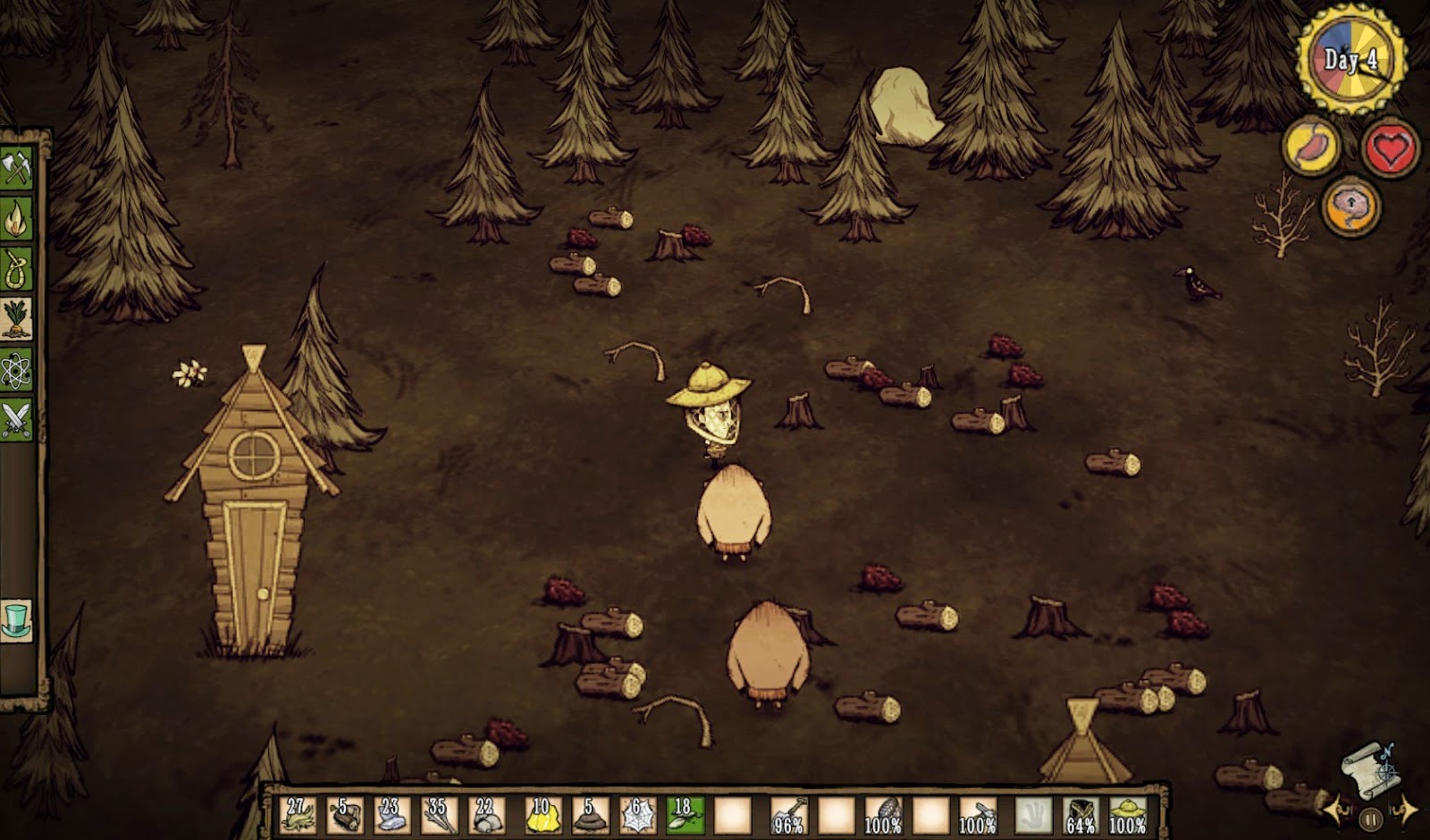Open the Science atom crafting tab
Screen dimensions: 1430x840
pos(16,369)
